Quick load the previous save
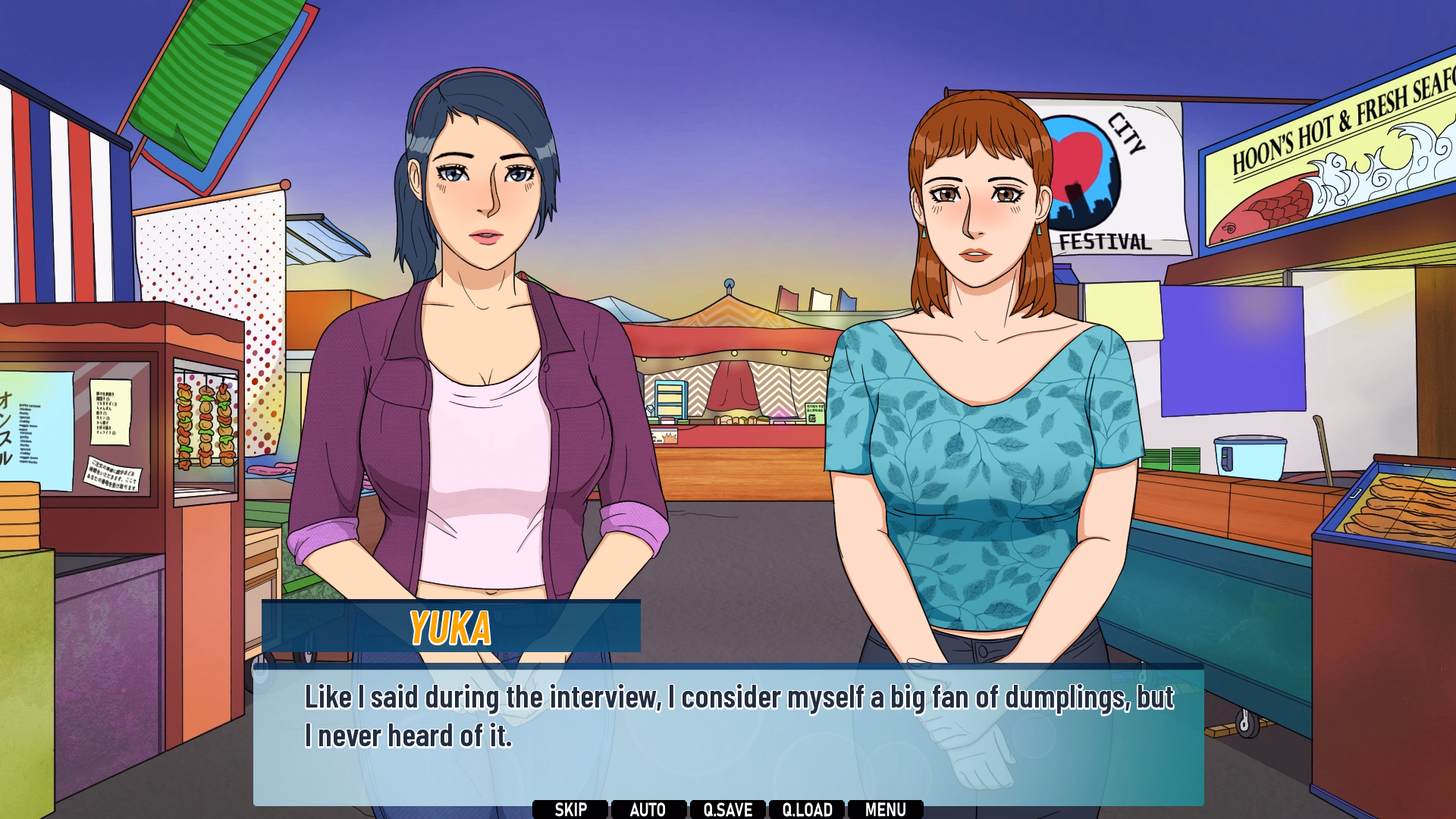Image resolution: width=1456 pixels, height=819 pixels. coord(808,809)
